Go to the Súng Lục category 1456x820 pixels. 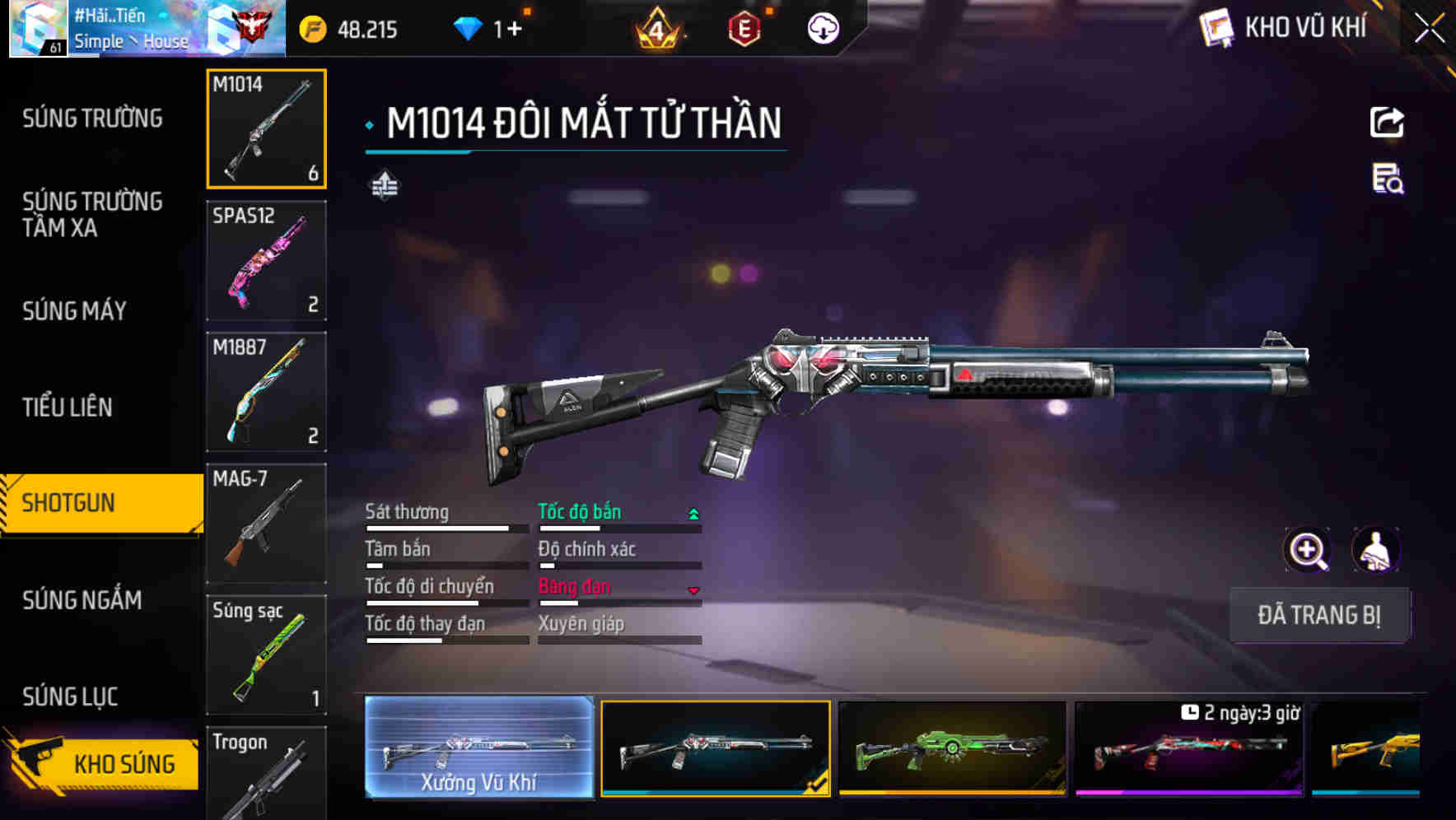pos(70,697)
